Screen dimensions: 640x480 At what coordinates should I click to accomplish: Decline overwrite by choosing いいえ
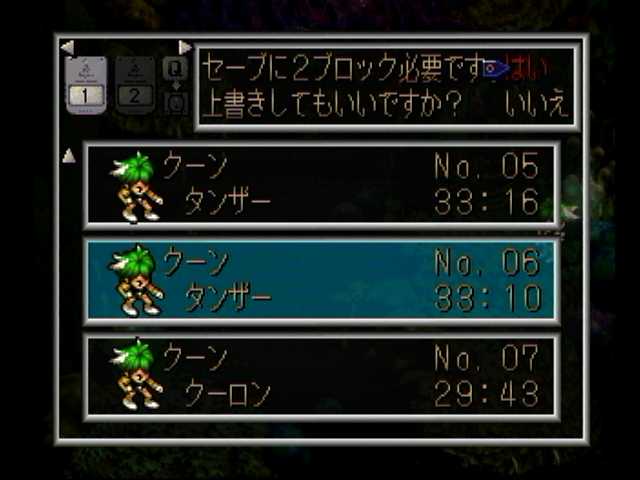point(536,104)
